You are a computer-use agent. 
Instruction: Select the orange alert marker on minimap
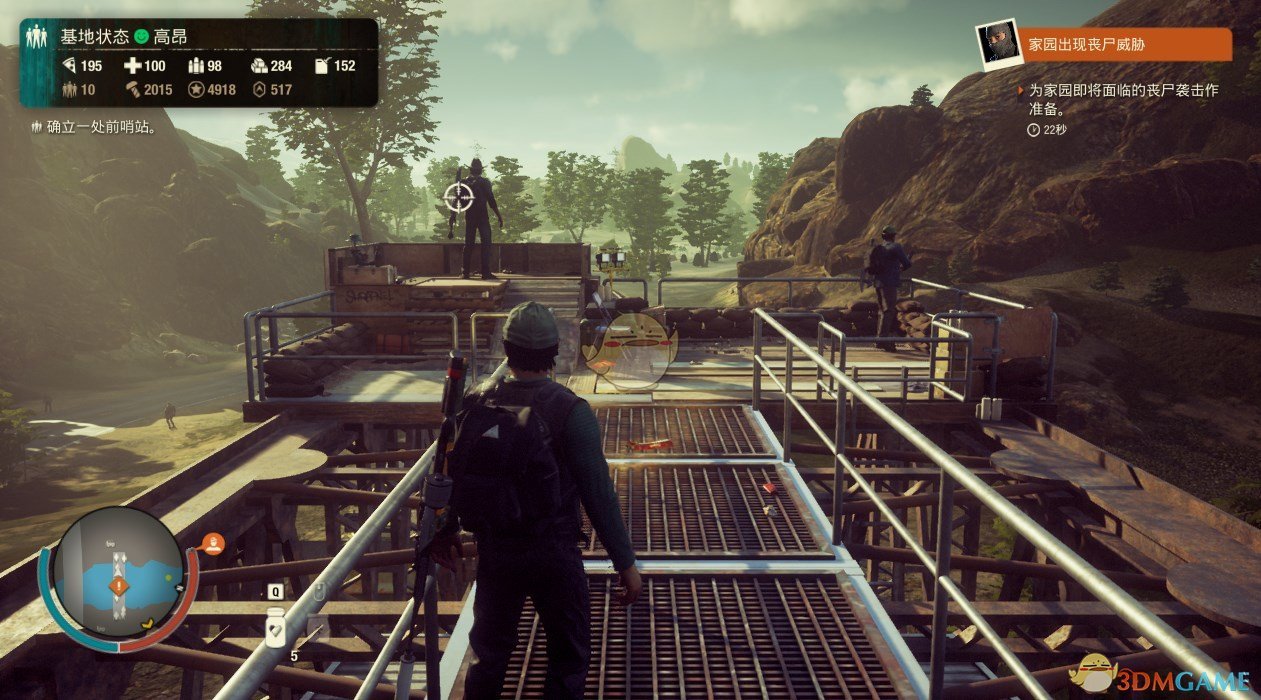pyautogui.click(x=119, y=586)
